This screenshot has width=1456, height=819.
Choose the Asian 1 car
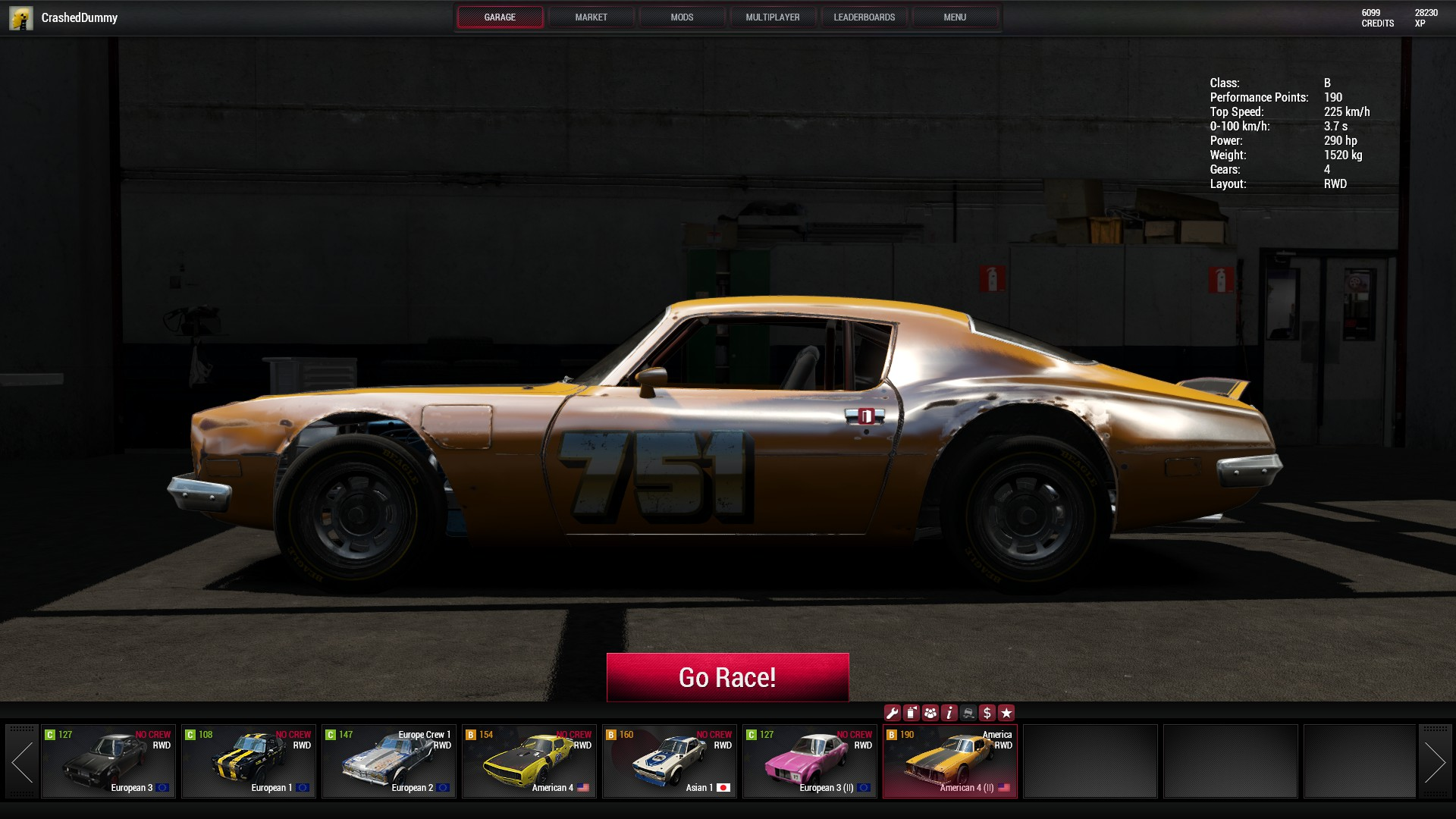coord(670,761)
